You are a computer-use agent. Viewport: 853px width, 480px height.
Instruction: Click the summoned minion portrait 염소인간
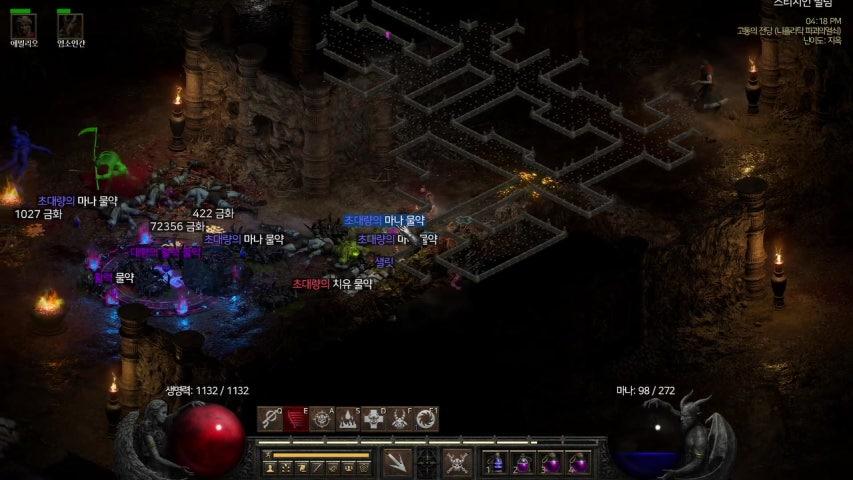click(x=70, y=24)
